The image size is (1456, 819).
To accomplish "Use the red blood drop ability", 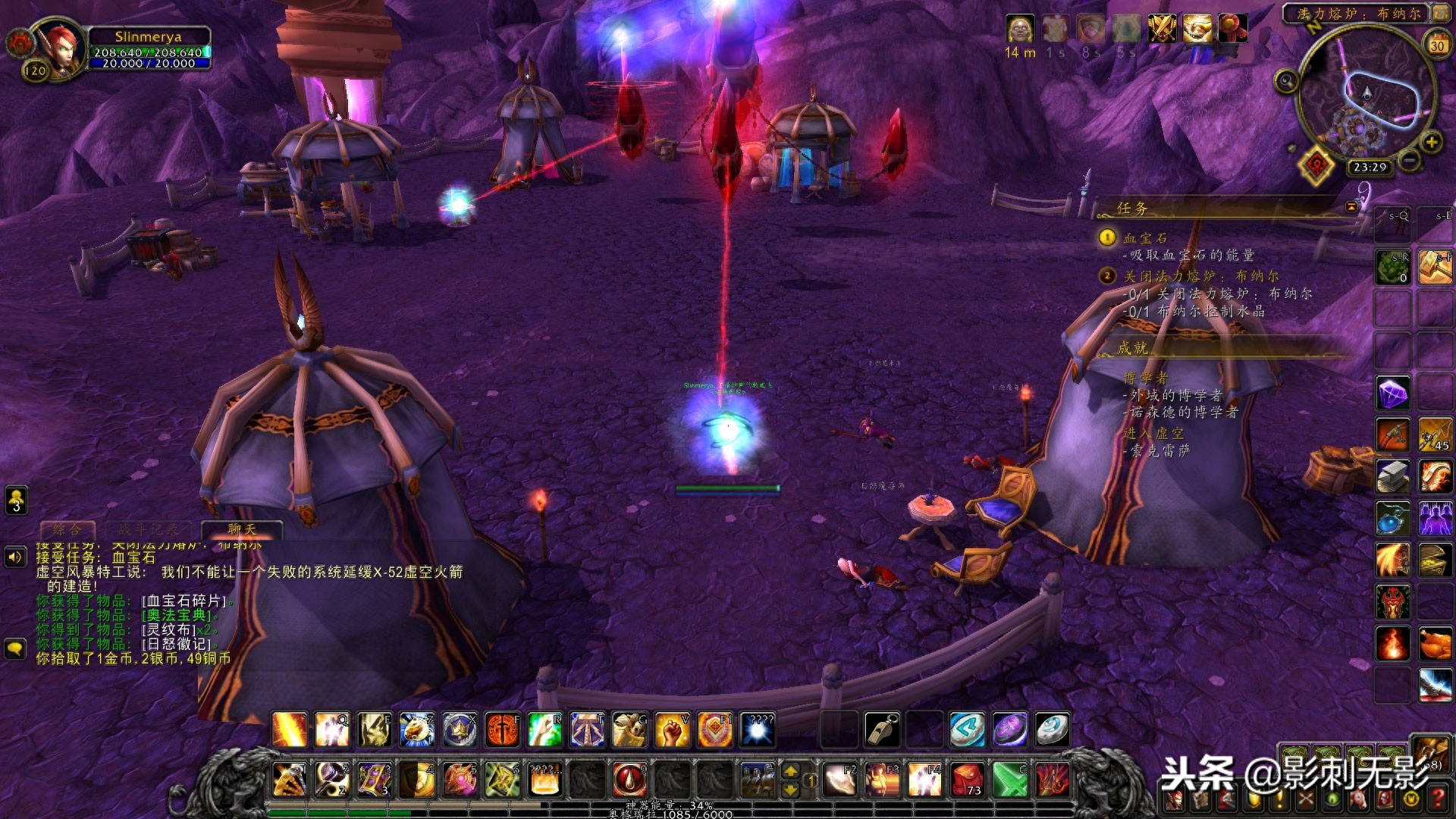I will [629, 779].
